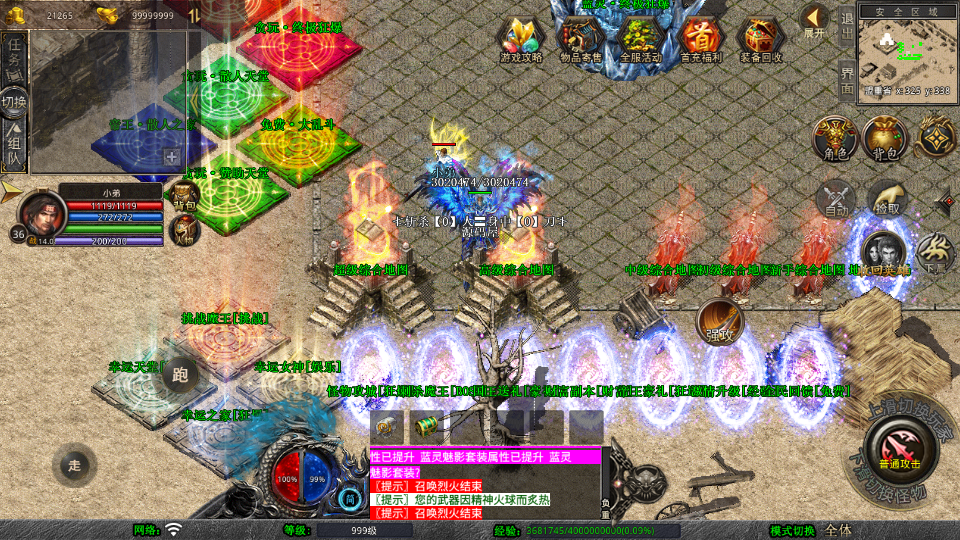Select the 任务 quest tab
Screen dimensions: 960x540
click(x=14, y=51)
